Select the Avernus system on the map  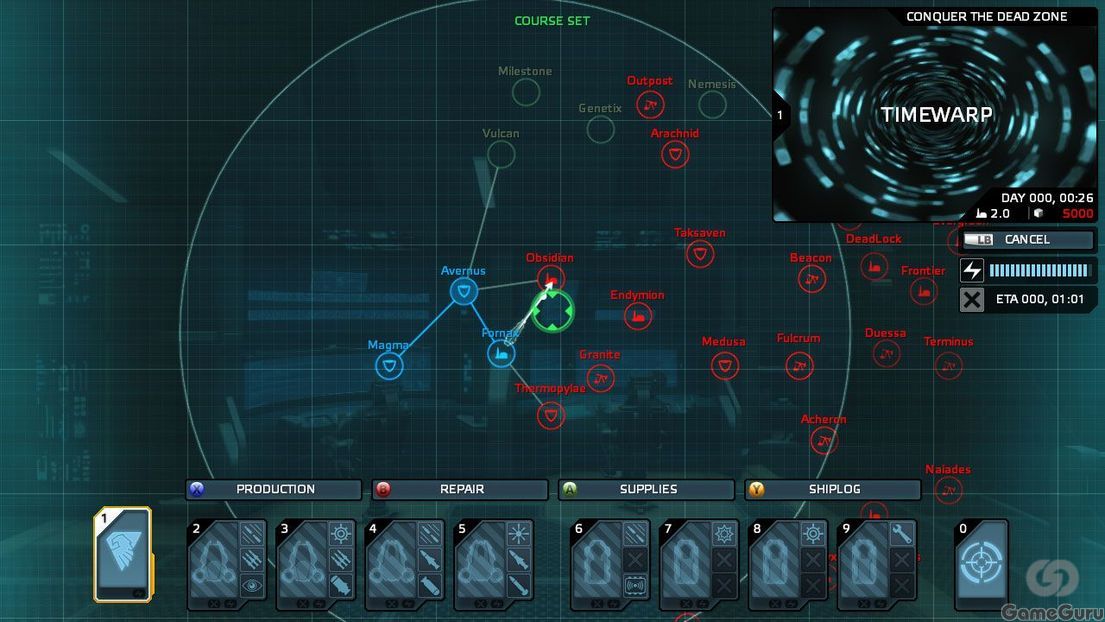pyautogui.click(x=463, y=291)
